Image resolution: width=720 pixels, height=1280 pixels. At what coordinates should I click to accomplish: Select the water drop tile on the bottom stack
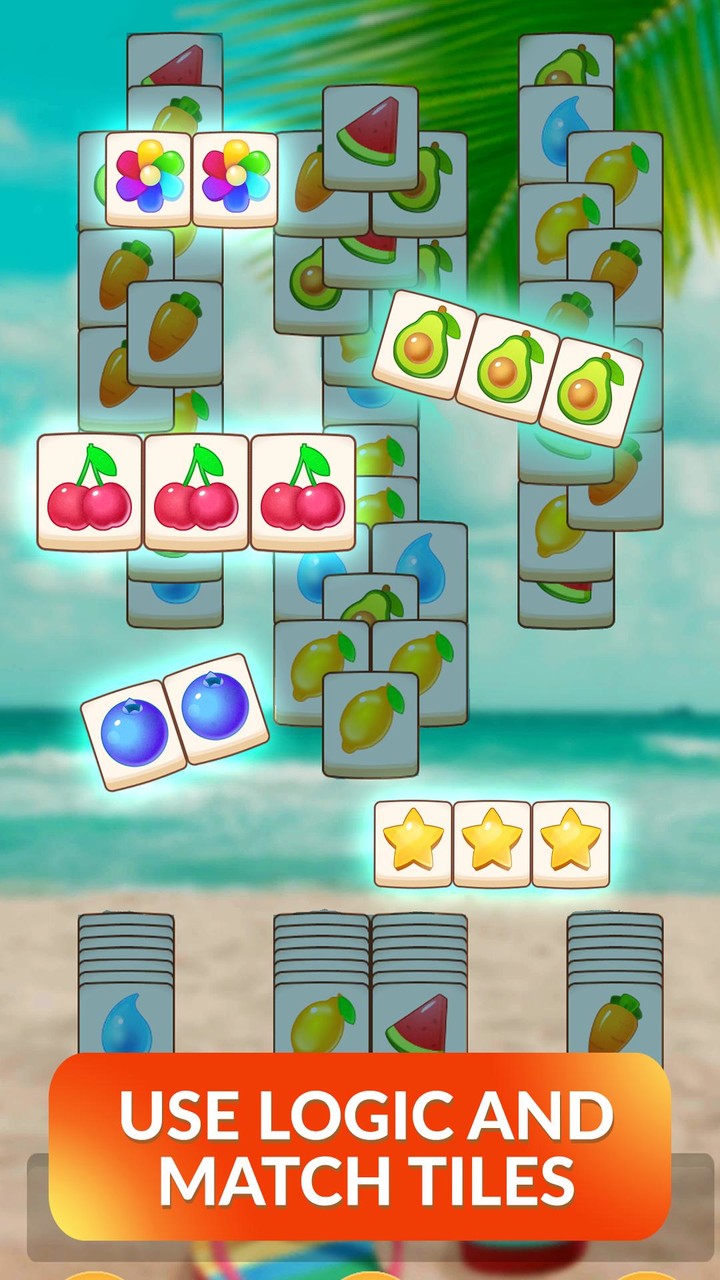[x=126, y=1020]
